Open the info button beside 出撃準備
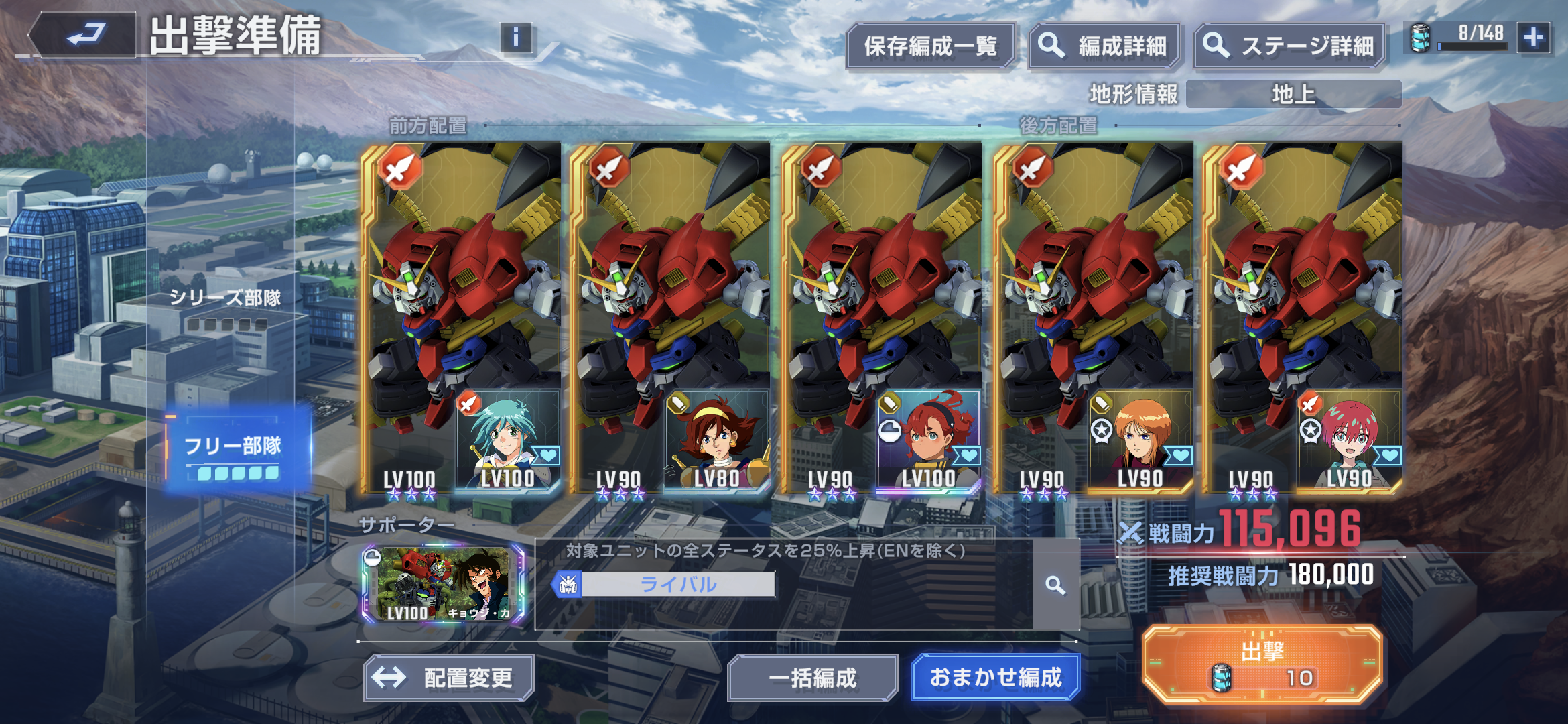 [x=515, y=38]
